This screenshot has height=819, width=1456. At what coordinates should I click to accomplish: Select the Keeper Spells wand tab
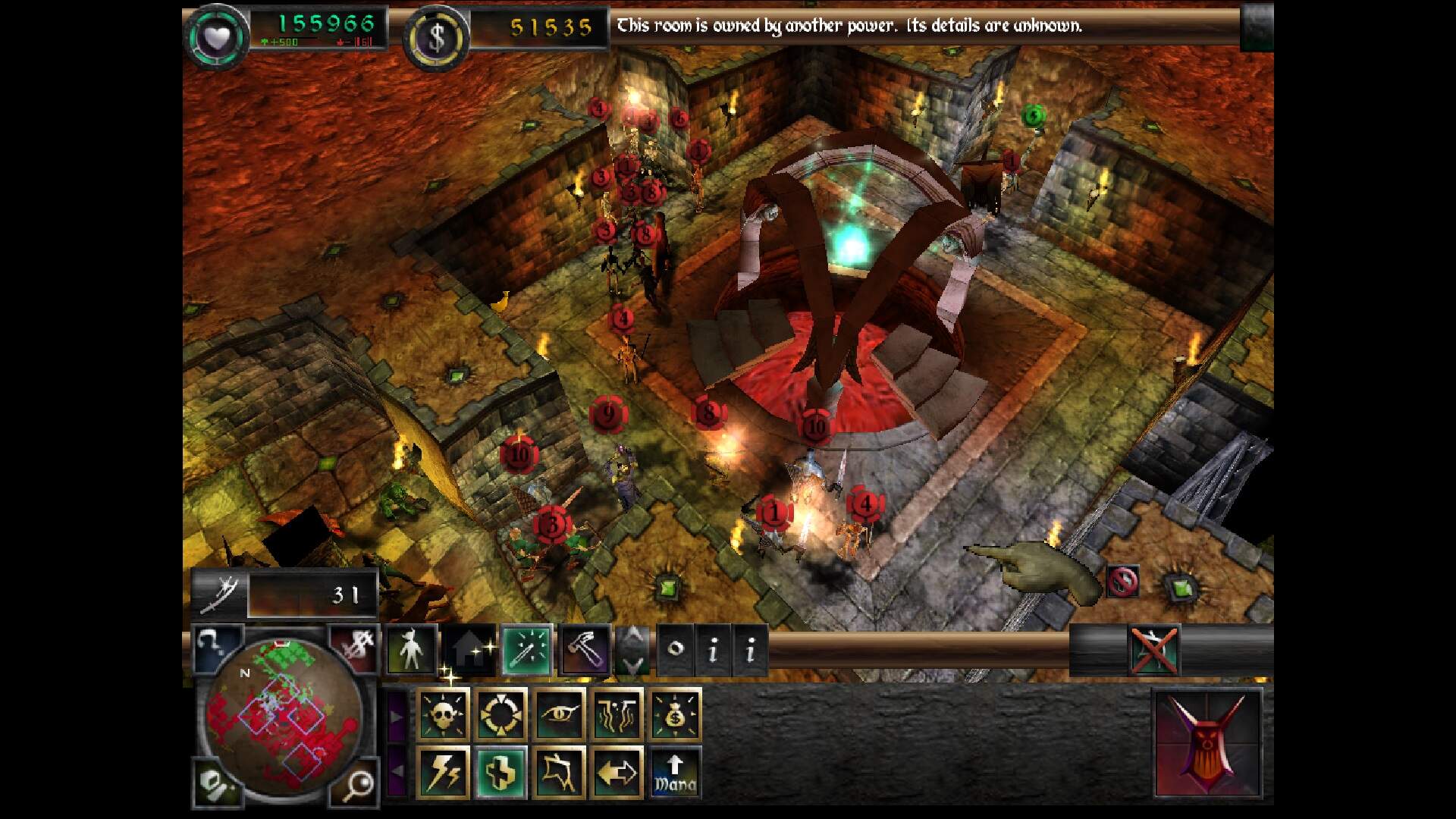point(526,650)
